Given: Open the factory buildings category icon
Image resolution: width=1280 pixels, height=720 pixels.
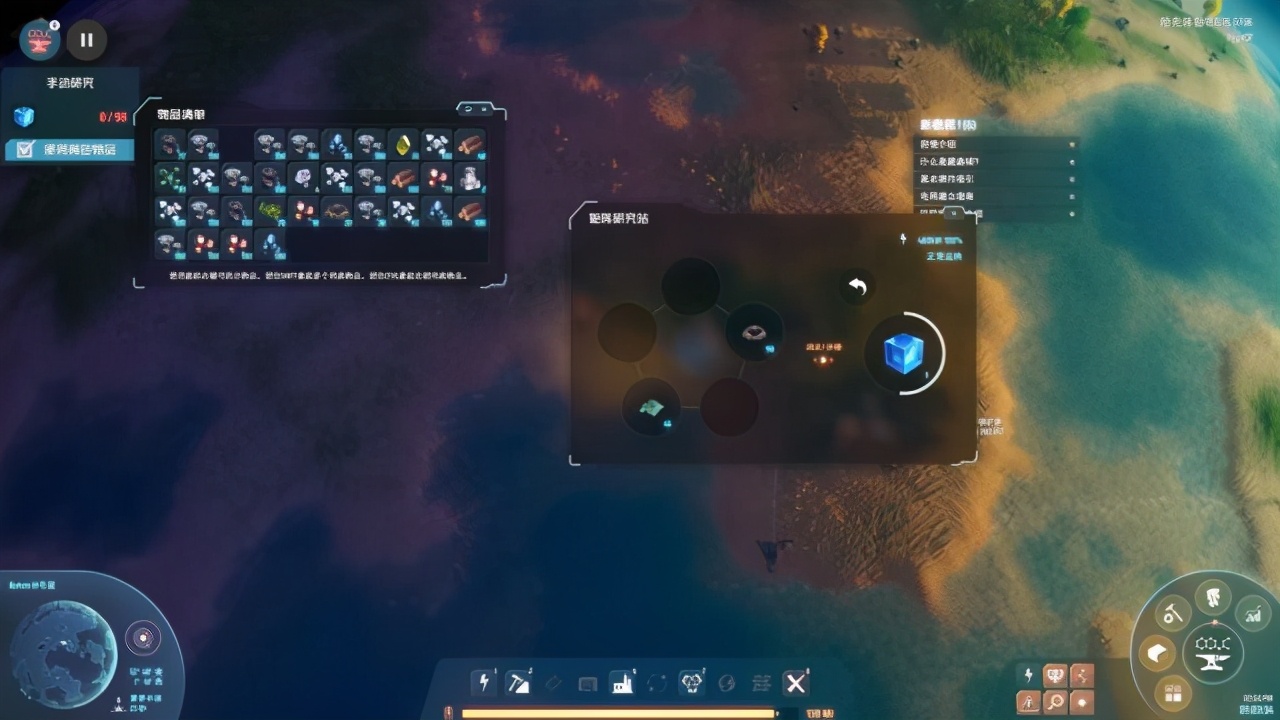Looking at the screenshot, I should coord(622,683).
